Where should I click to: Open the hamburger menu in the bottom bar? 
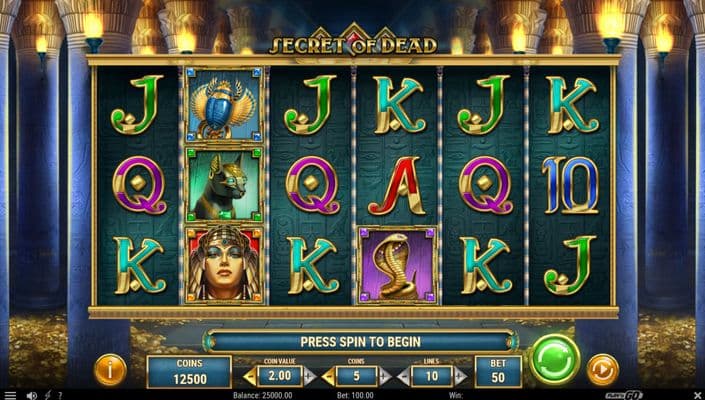(8, 395)
